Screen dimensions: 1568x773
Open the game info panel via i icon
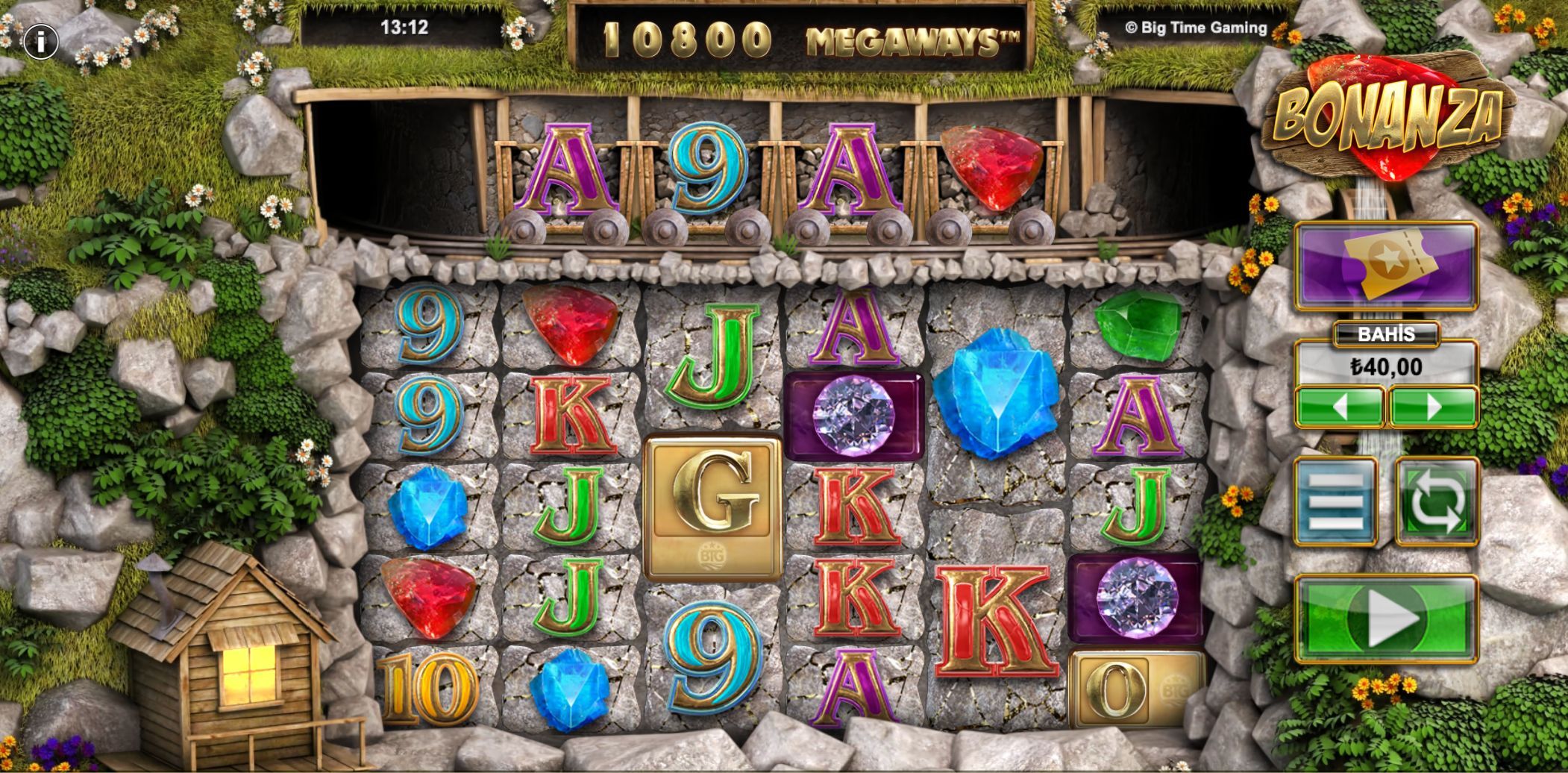coord(41,40)
